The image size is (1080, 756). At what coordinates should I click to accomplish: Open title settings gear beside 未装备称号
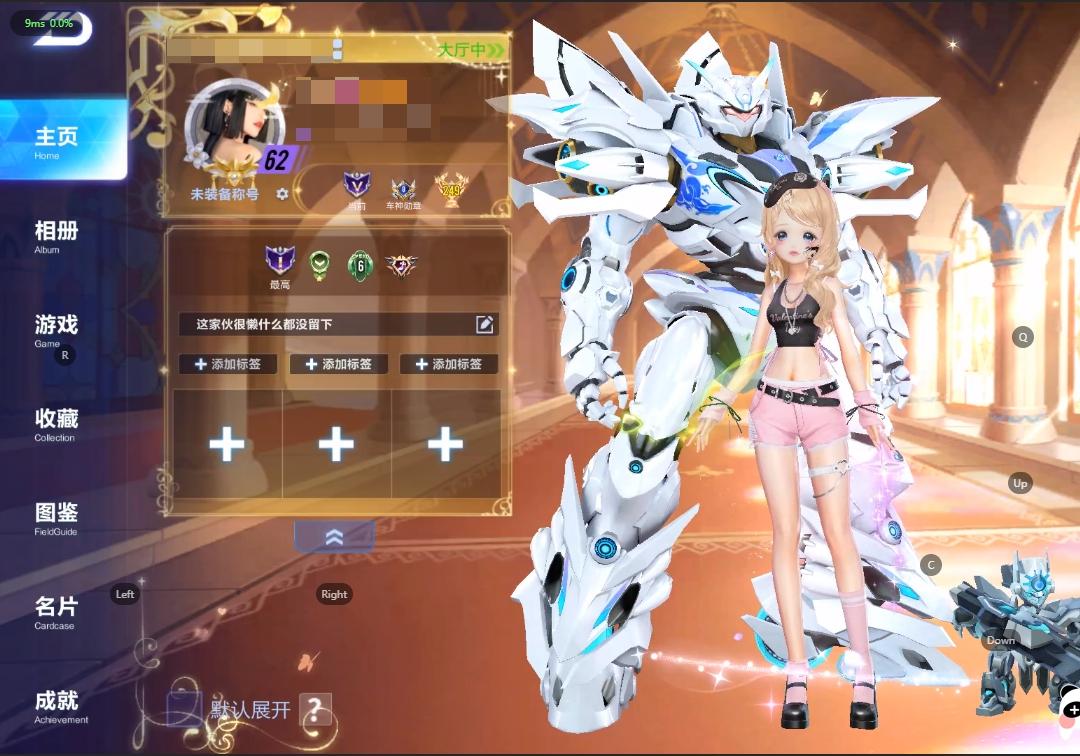(282, 194)
